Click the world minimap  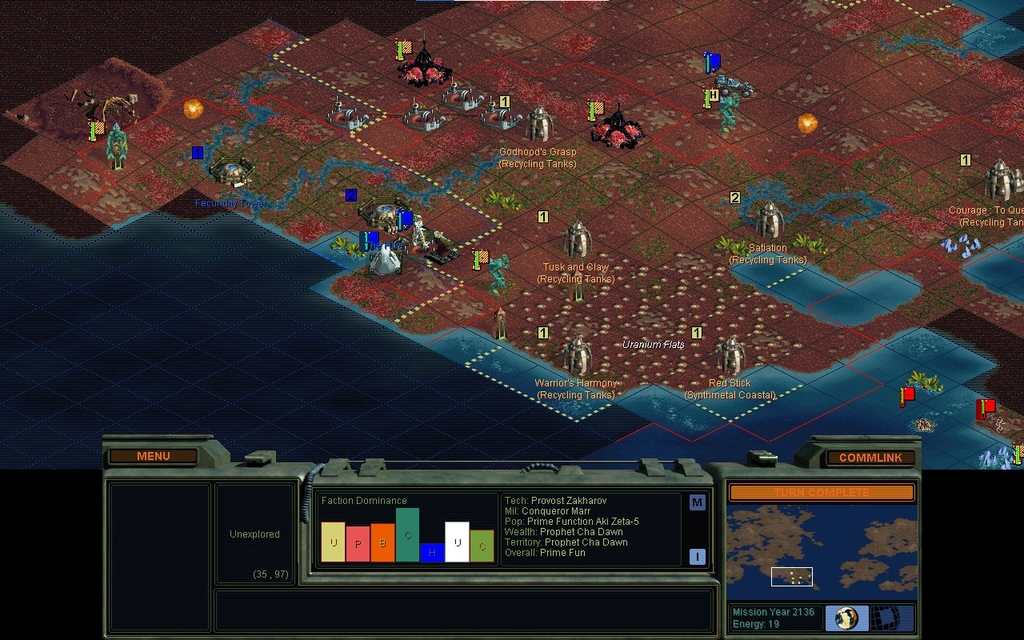click(x=821, y=550)
